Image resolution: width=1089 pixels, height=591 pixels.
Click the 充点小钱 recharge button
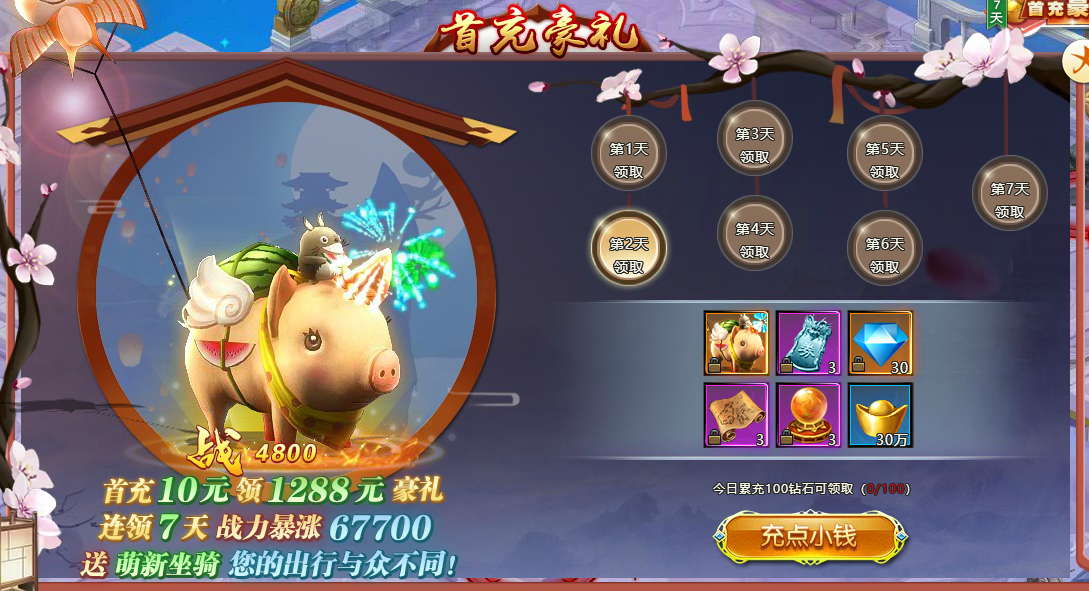[x=808, y=537]
